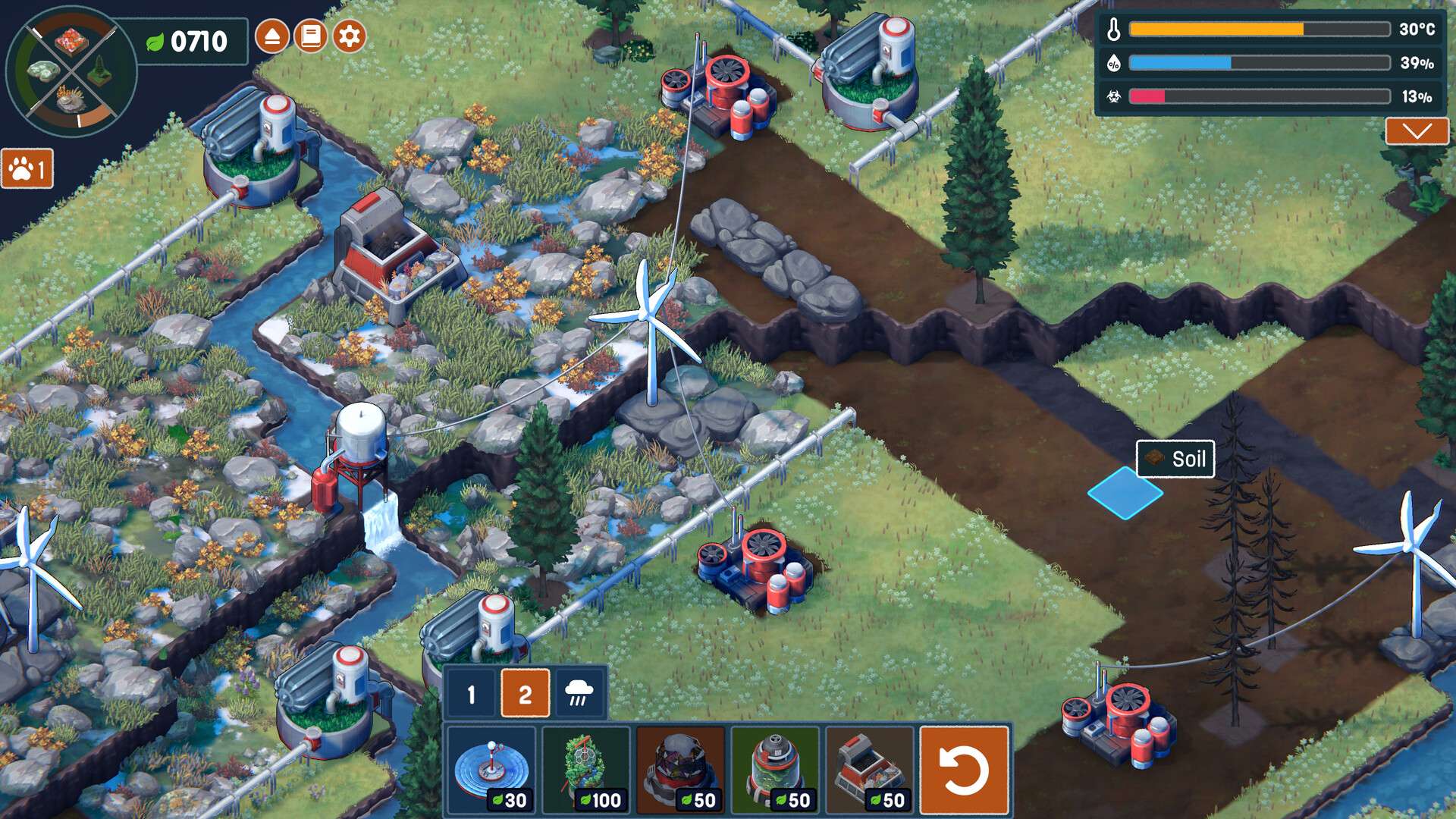This screenshot has height=819, width=1456.
Task: Pick the dark rocky dome building costing 50
Action: point(680,769)
